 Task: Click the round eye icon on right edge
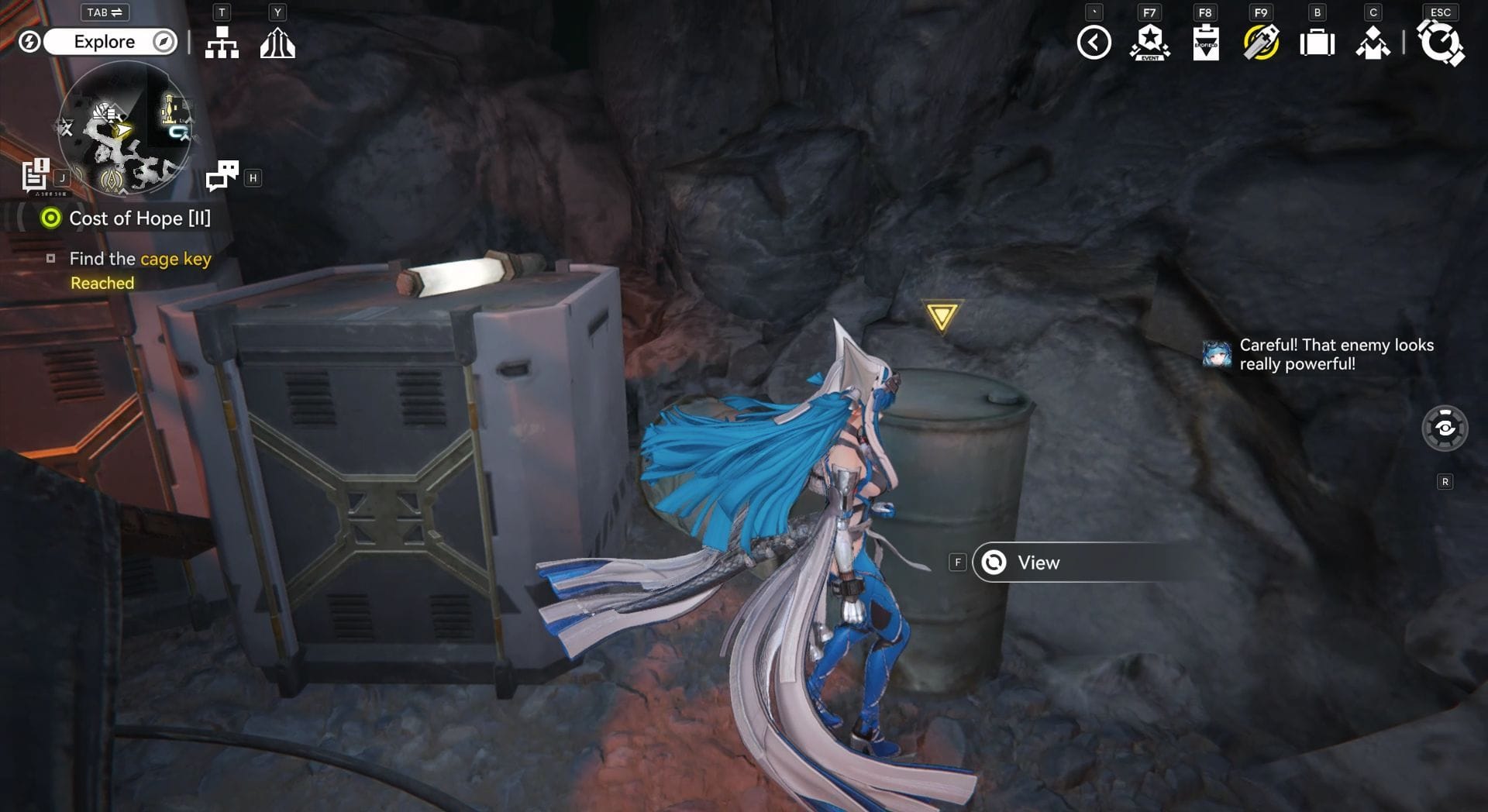tap(1445, 428)
